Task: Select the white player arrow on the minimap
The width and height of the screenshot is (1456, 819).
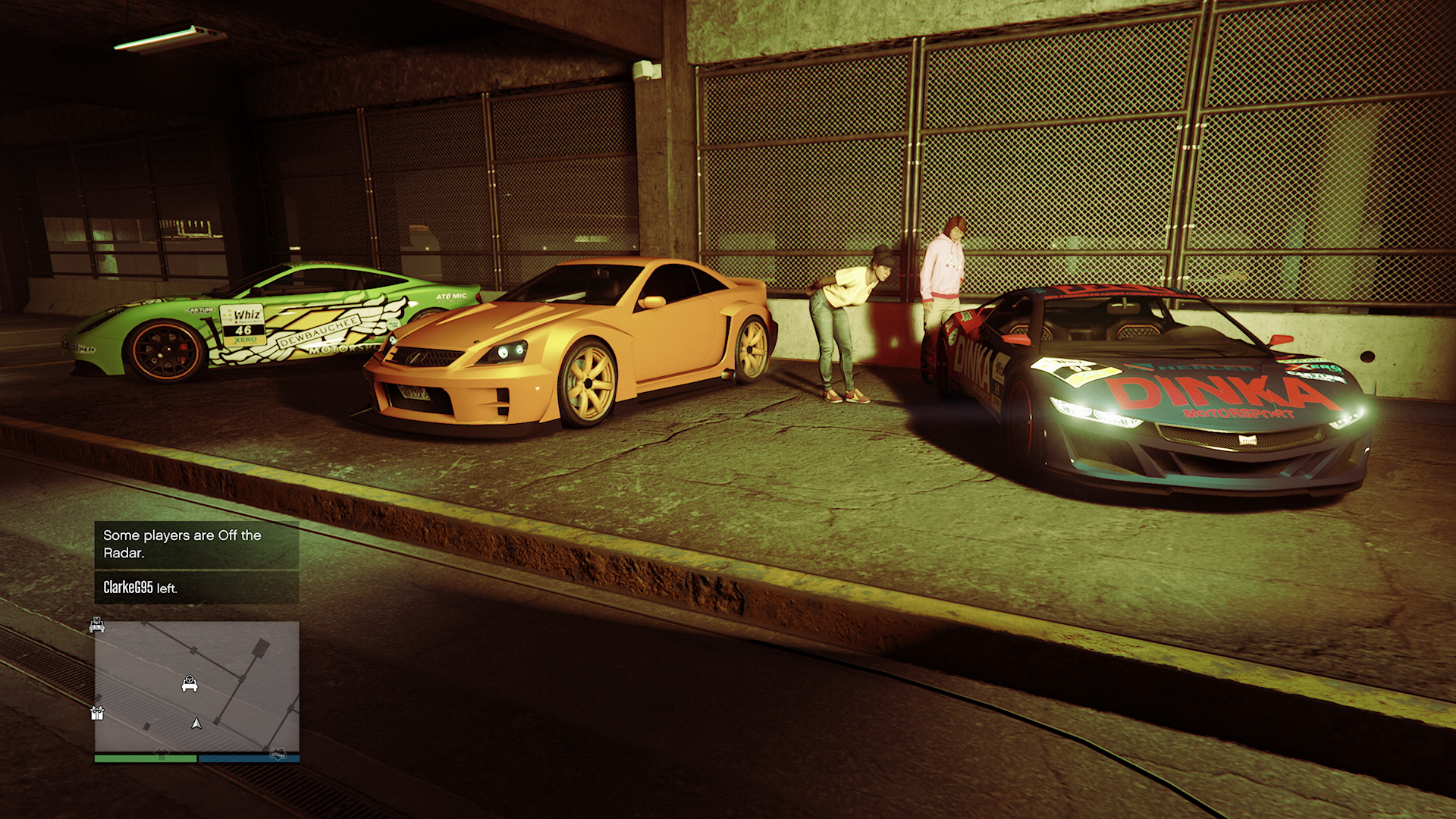Action: tap(196, 723)
